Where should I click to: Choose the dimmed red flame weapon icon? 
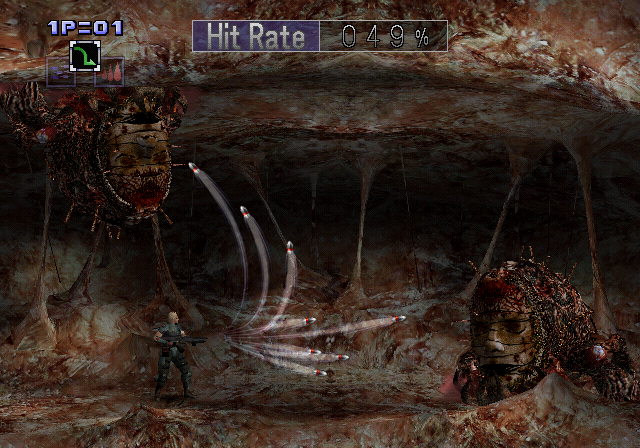[x=109, y=72]
